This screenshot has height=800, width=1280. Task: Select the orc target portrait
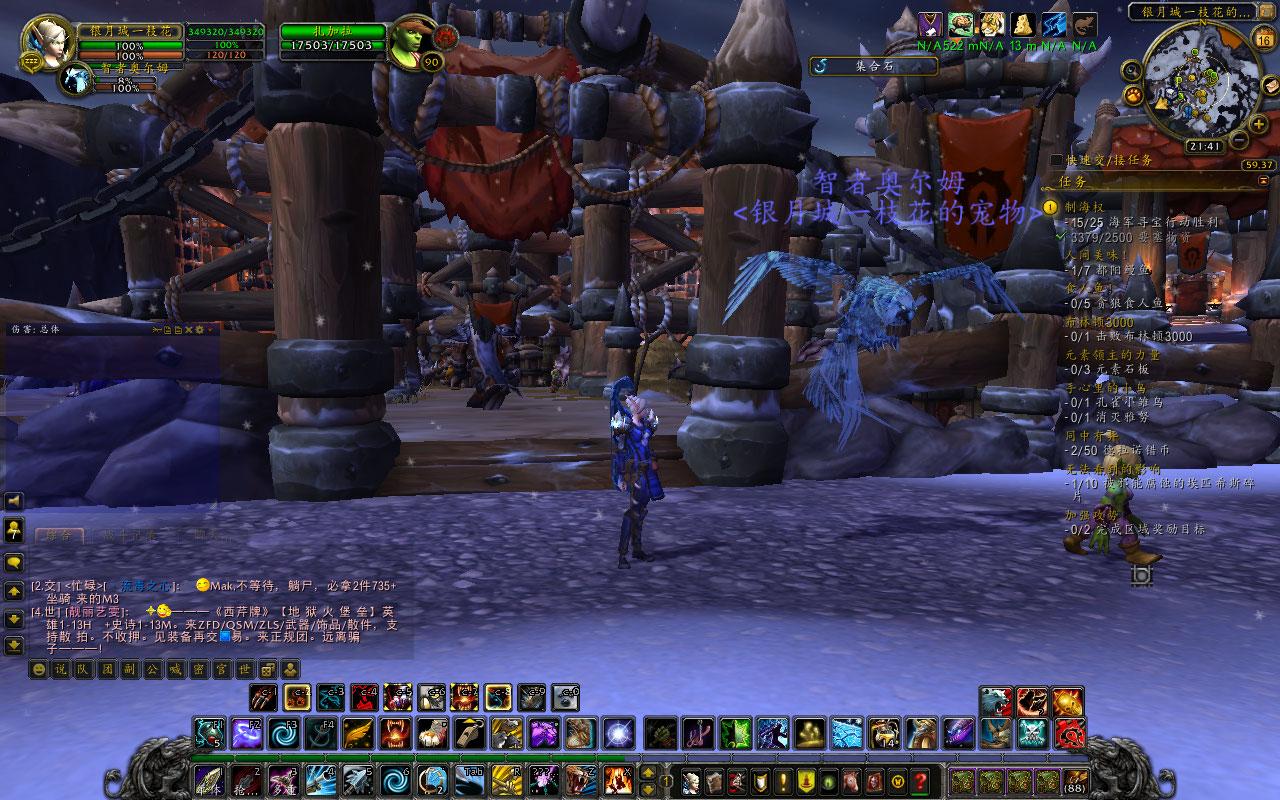pyautogui.click(x=412, y=42)
